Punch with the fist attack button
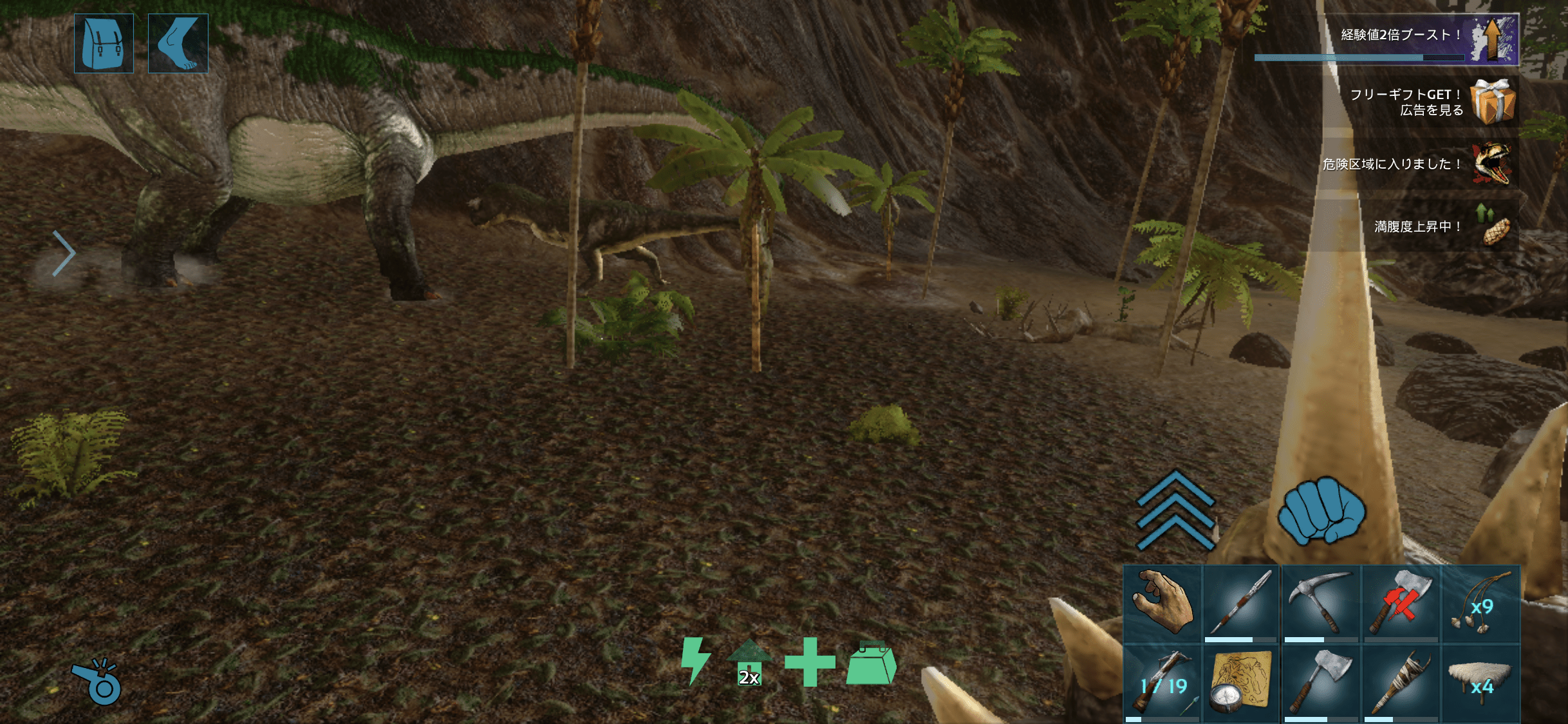Viewport: 1568px width, 724px height. coord(1321,511)
